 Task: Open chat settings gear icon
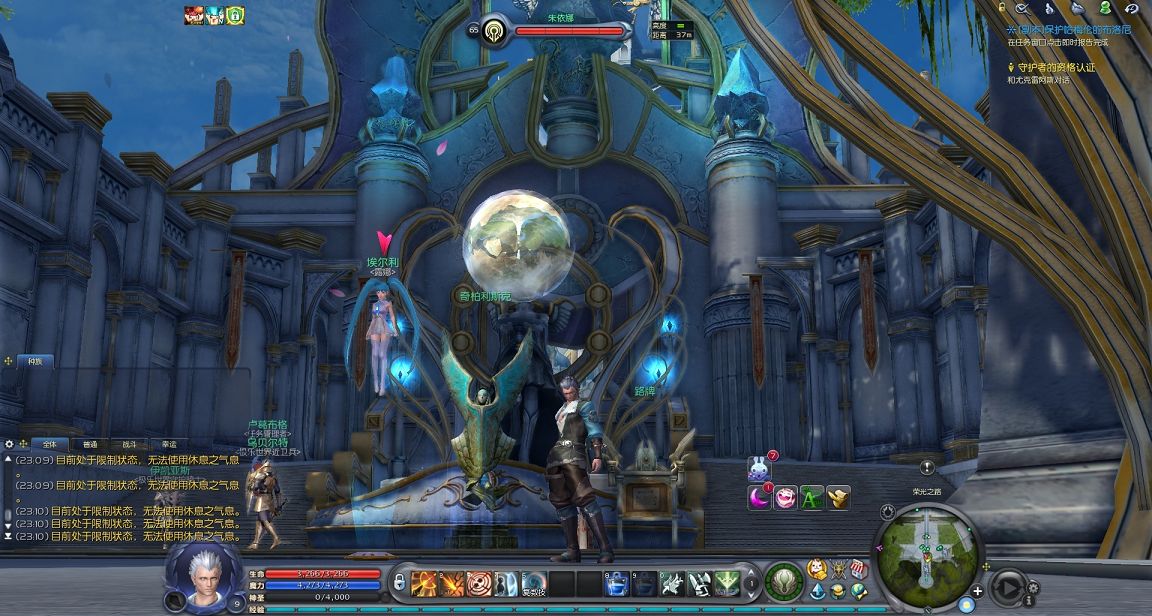tap(10, 444)
